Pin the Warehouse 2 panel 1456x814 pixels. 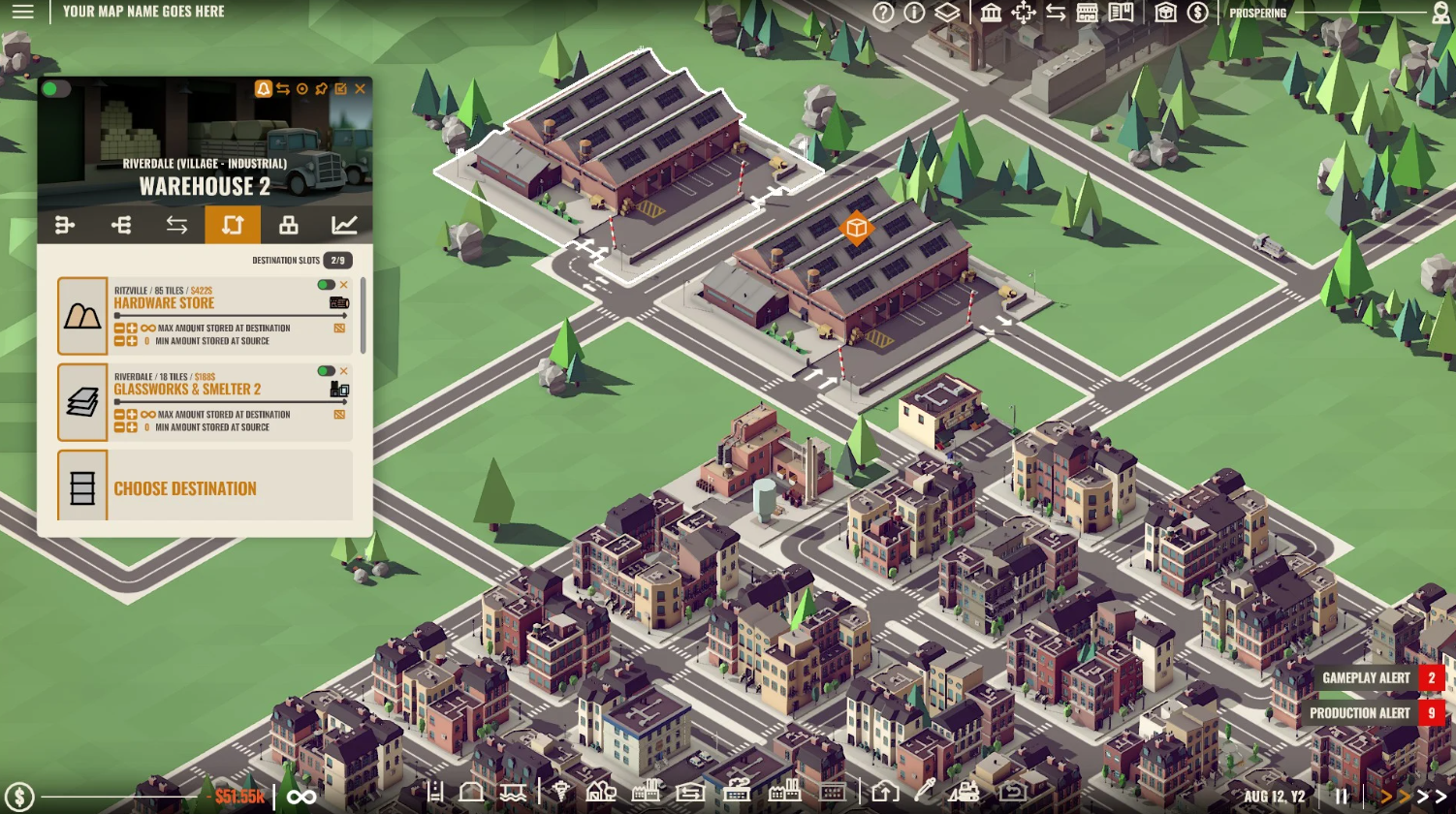pos(320,88)
